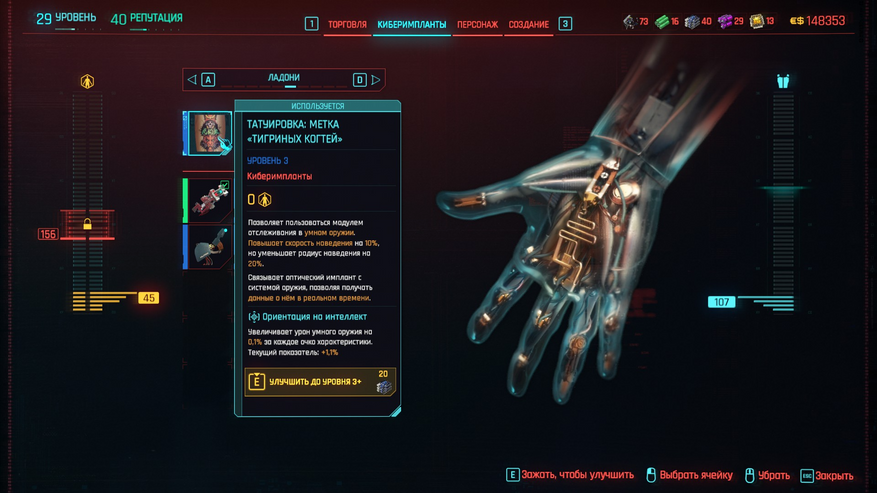This screenshot has width=877, height=493.
Task: Click the Закрыть close option
Action: pos(827,476)
